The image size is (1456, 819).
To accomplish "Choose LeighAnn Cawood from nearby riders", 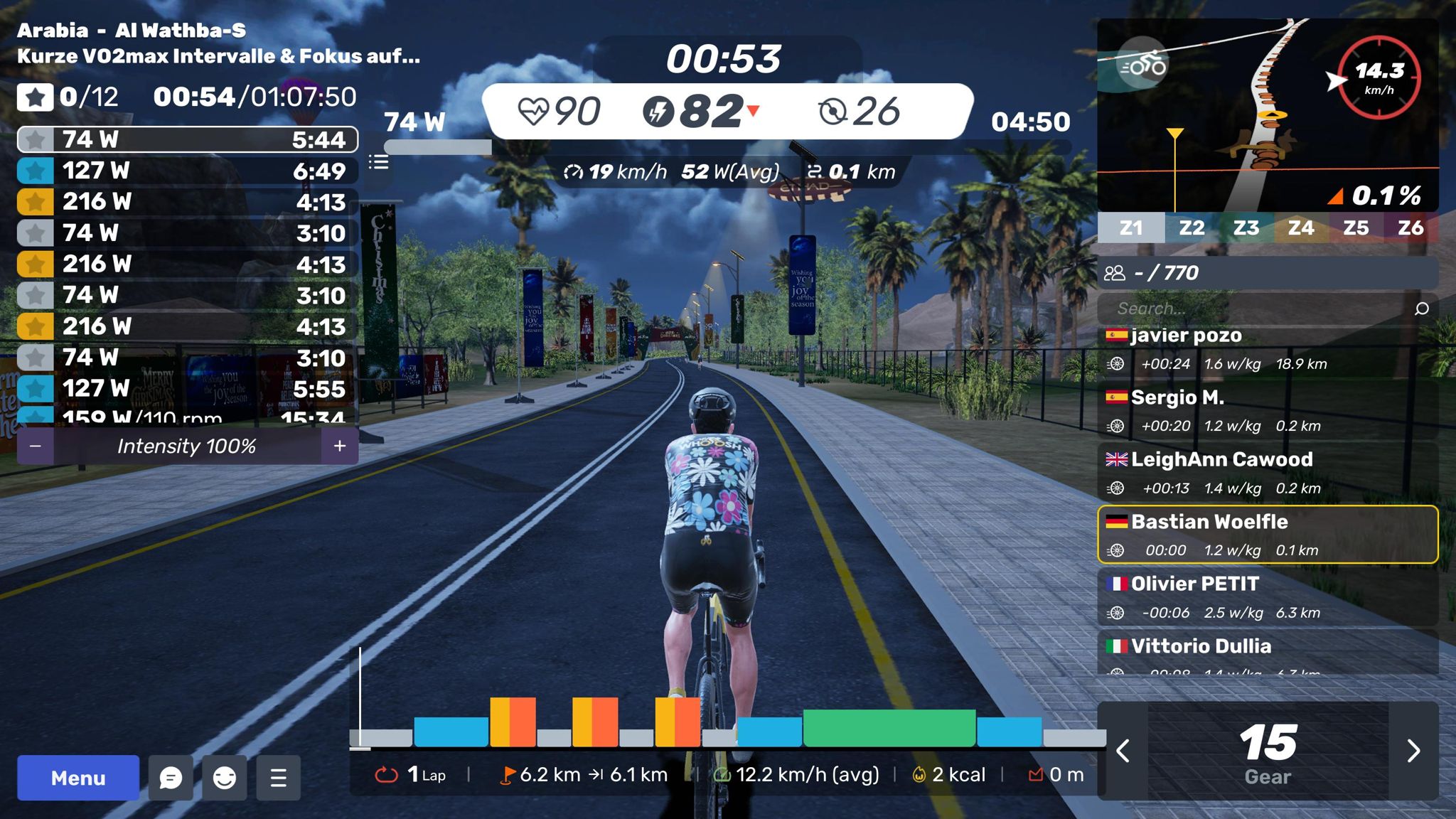I will [1268, 473].
